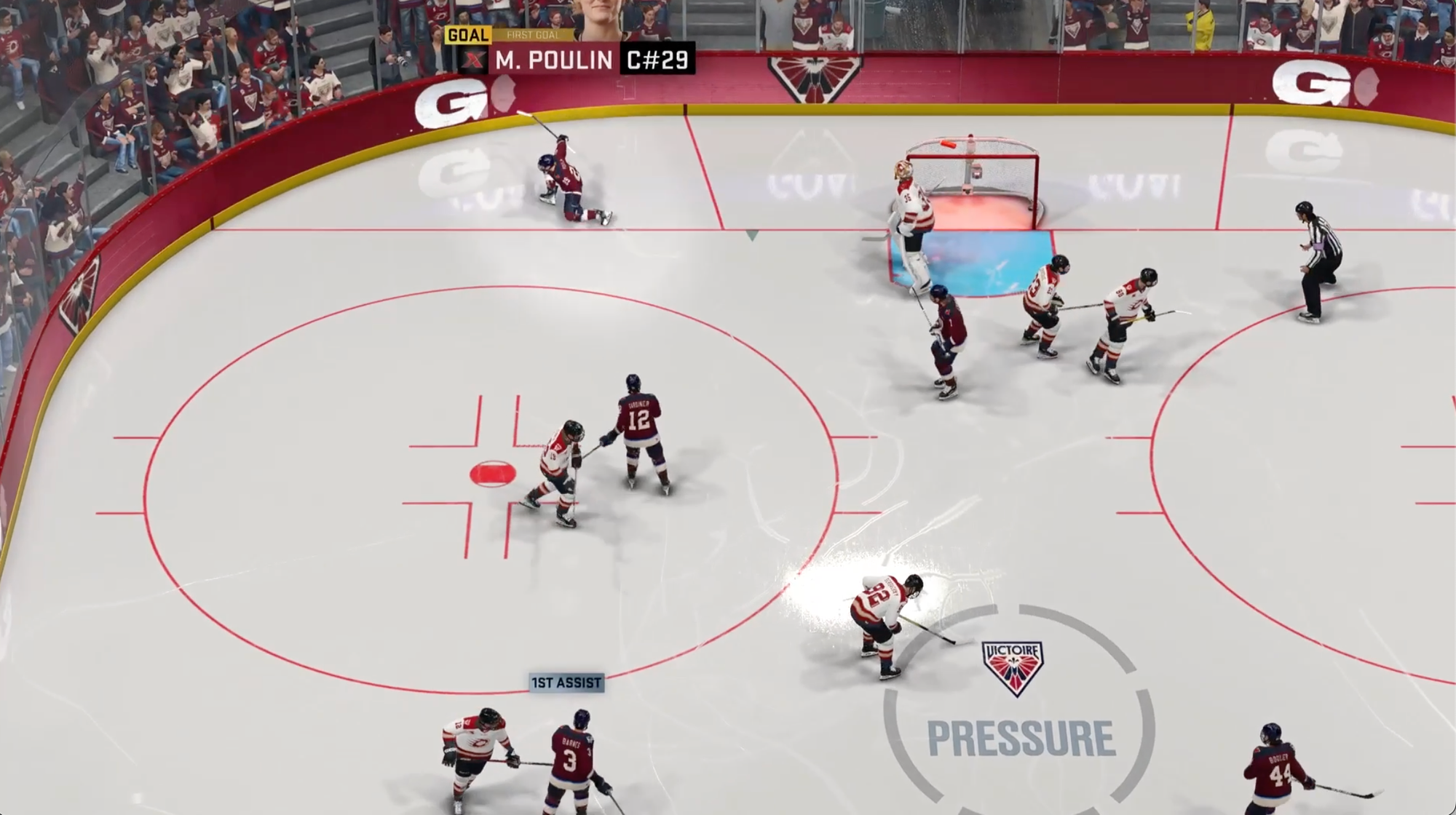
Task: Click the 1ST ASSIST player tag
Action: [566, 683]
